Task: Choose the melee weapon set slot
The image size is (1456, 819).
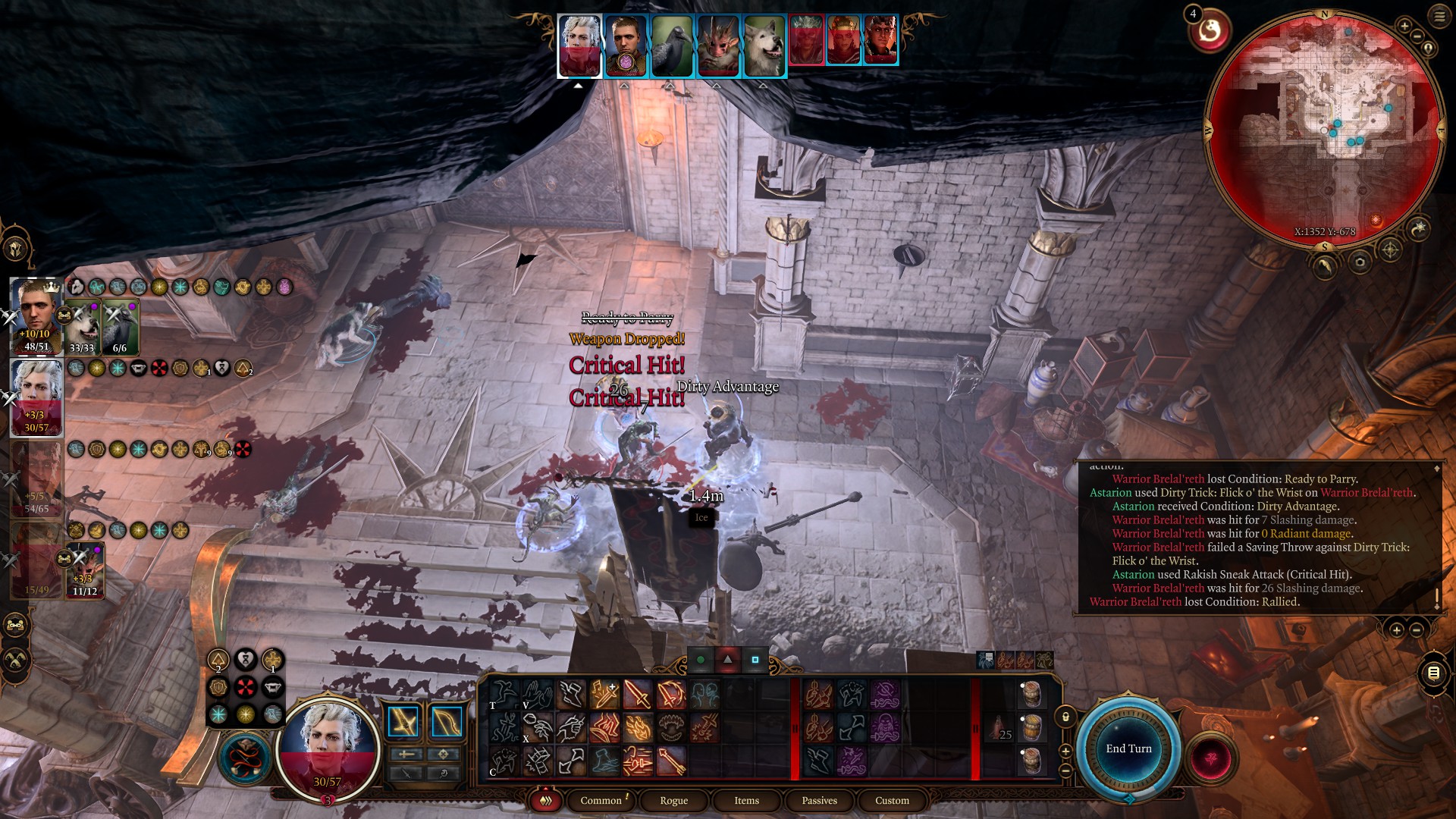Action: [403, 722]
